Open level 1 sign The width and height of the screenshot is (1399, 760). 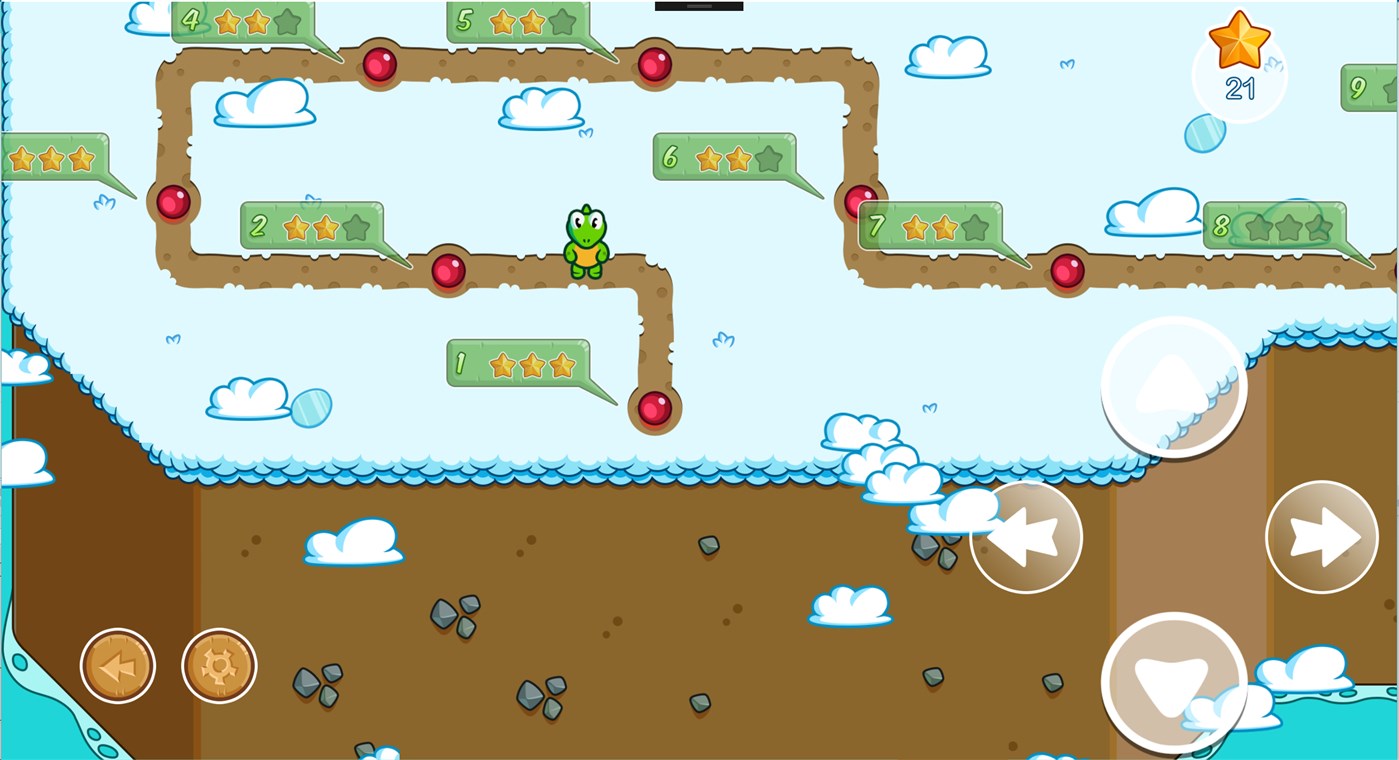point(520,363)
